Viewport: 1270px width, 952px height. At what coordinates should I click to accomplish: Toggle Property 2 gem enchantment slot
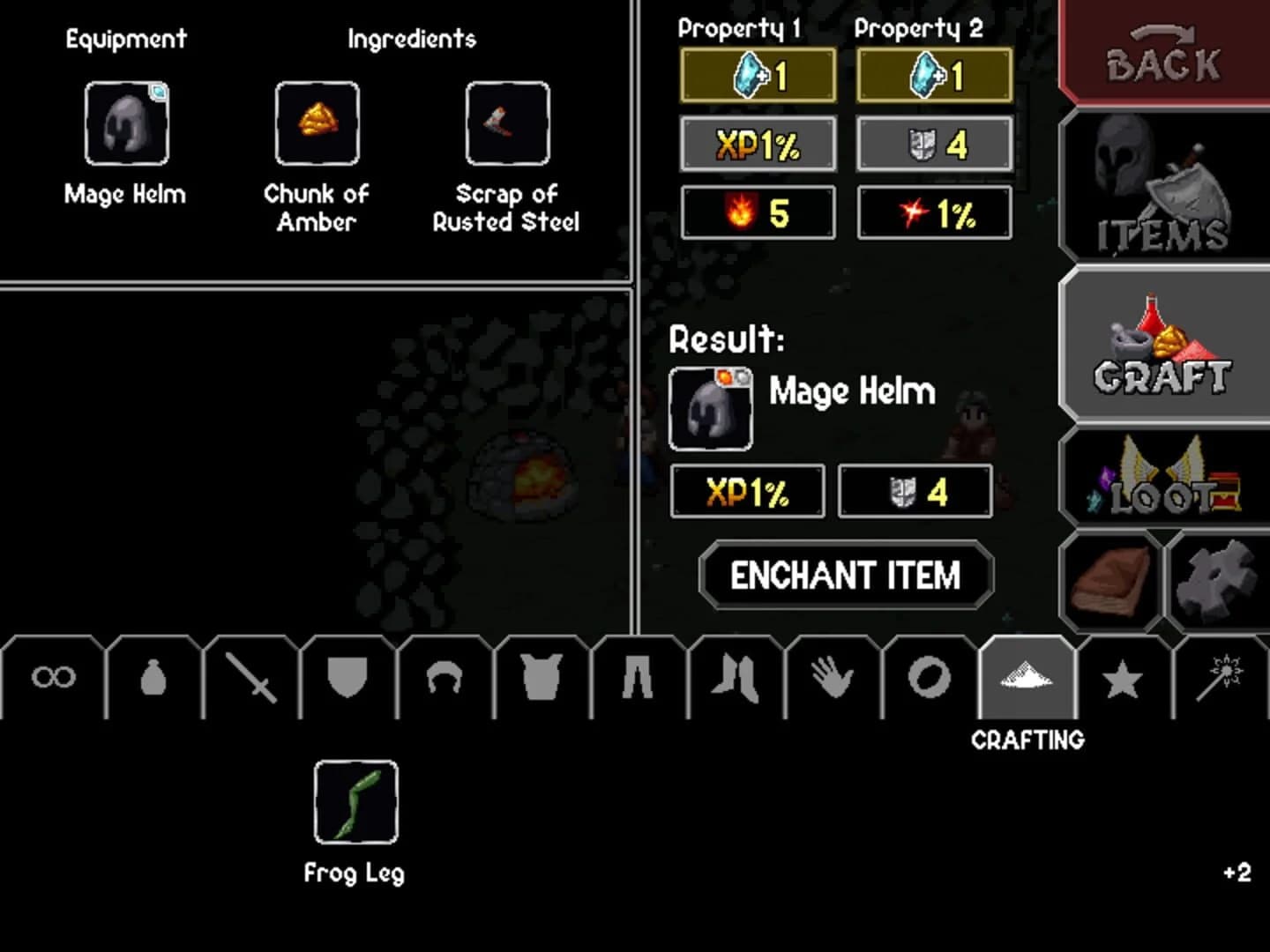[x=933, y=76]
